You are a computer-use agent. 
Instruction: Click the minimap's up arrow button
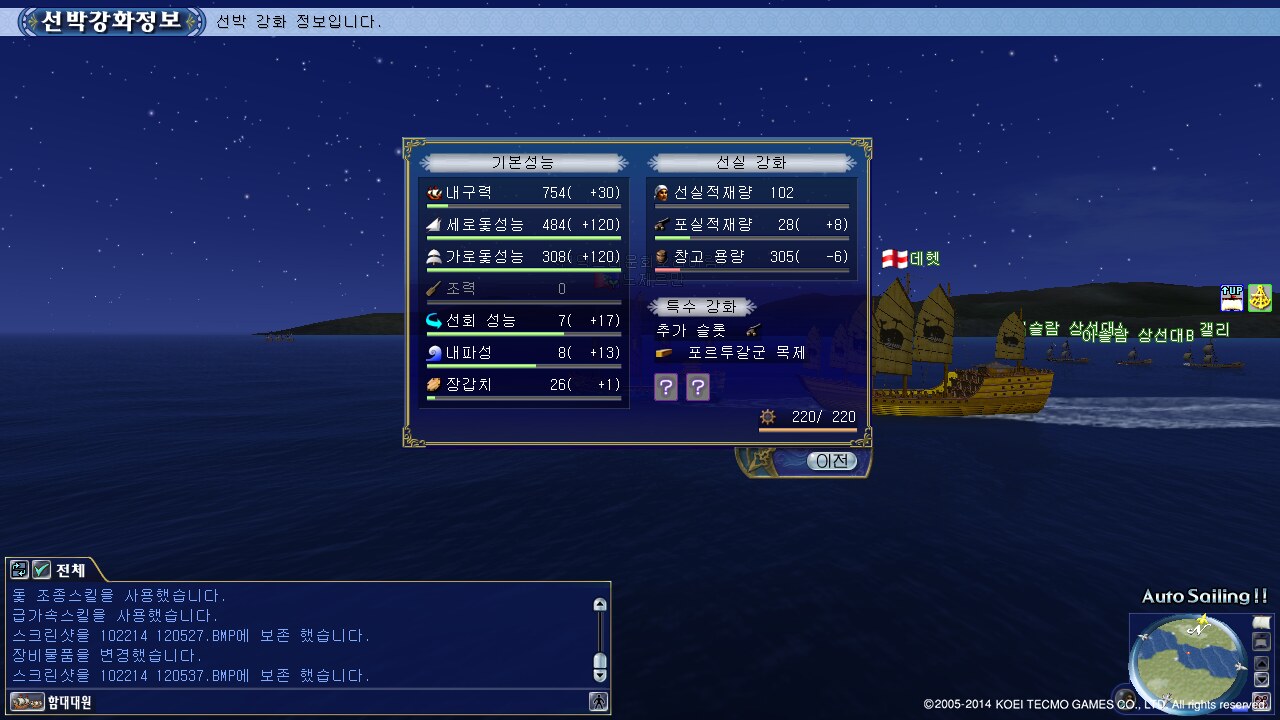[x=1261, y=663]
